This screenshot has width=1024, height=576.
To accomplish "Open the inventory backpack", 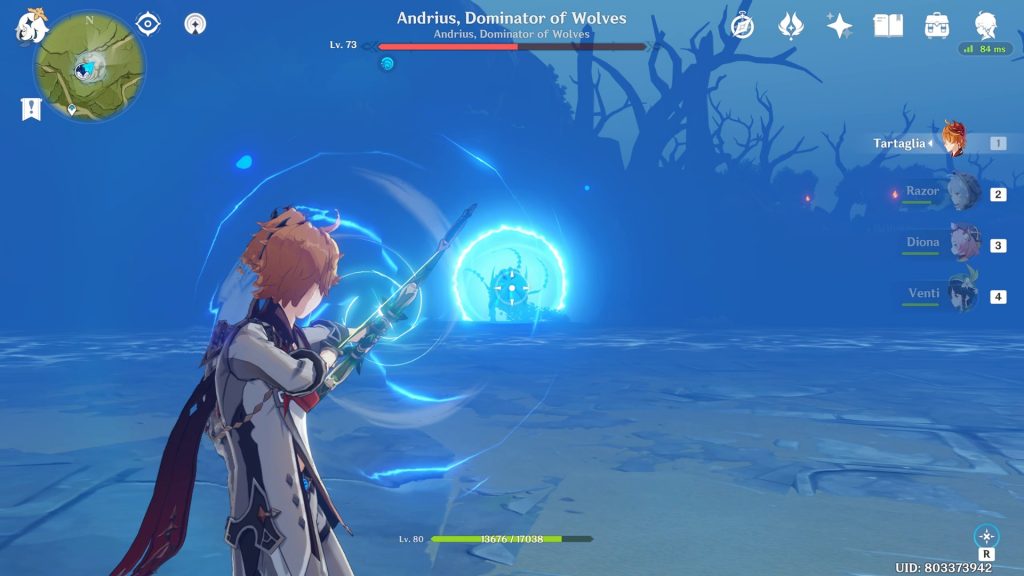I will [x=937, y=26].
